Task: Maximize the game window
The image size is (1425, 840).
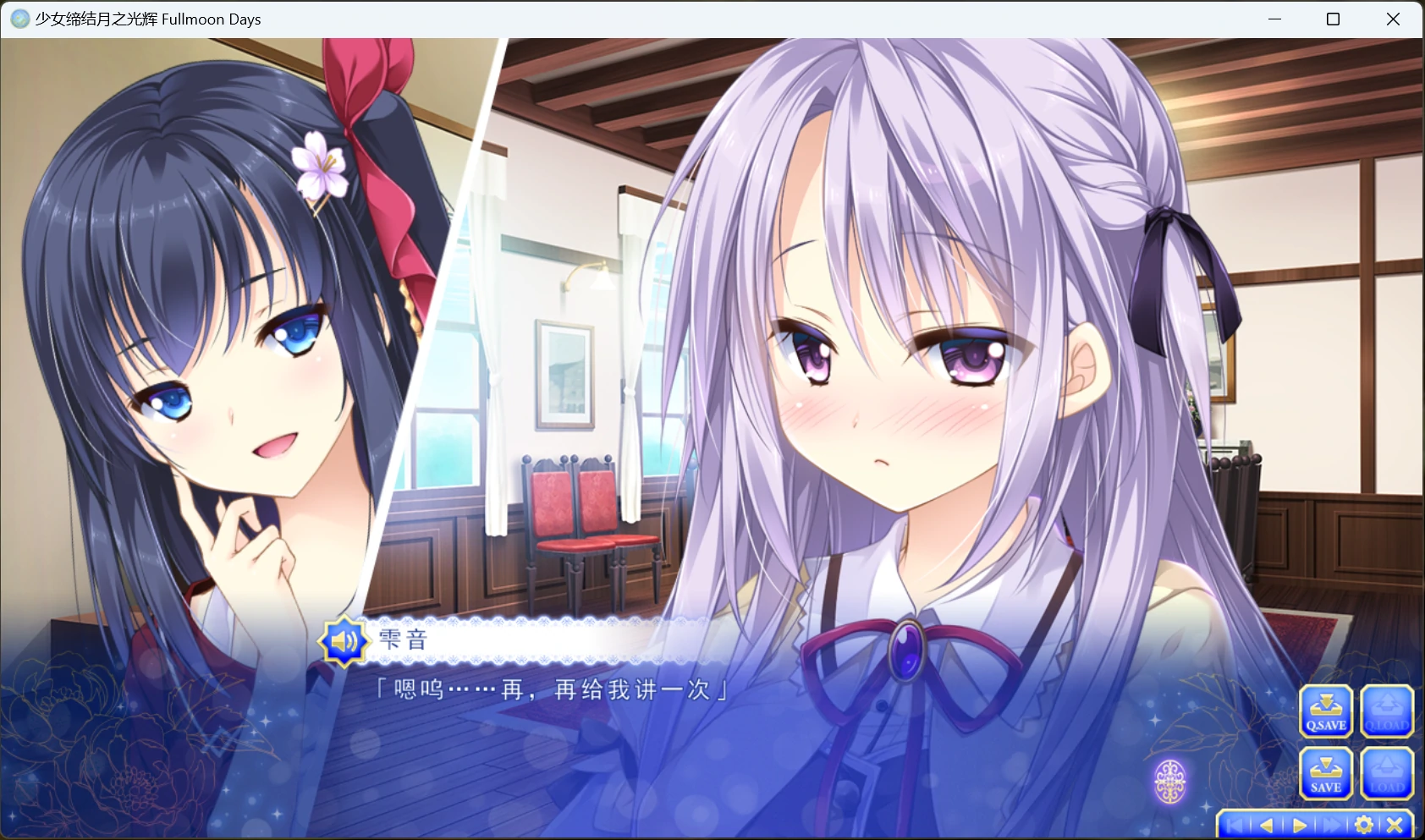Action: [1332, 19]
